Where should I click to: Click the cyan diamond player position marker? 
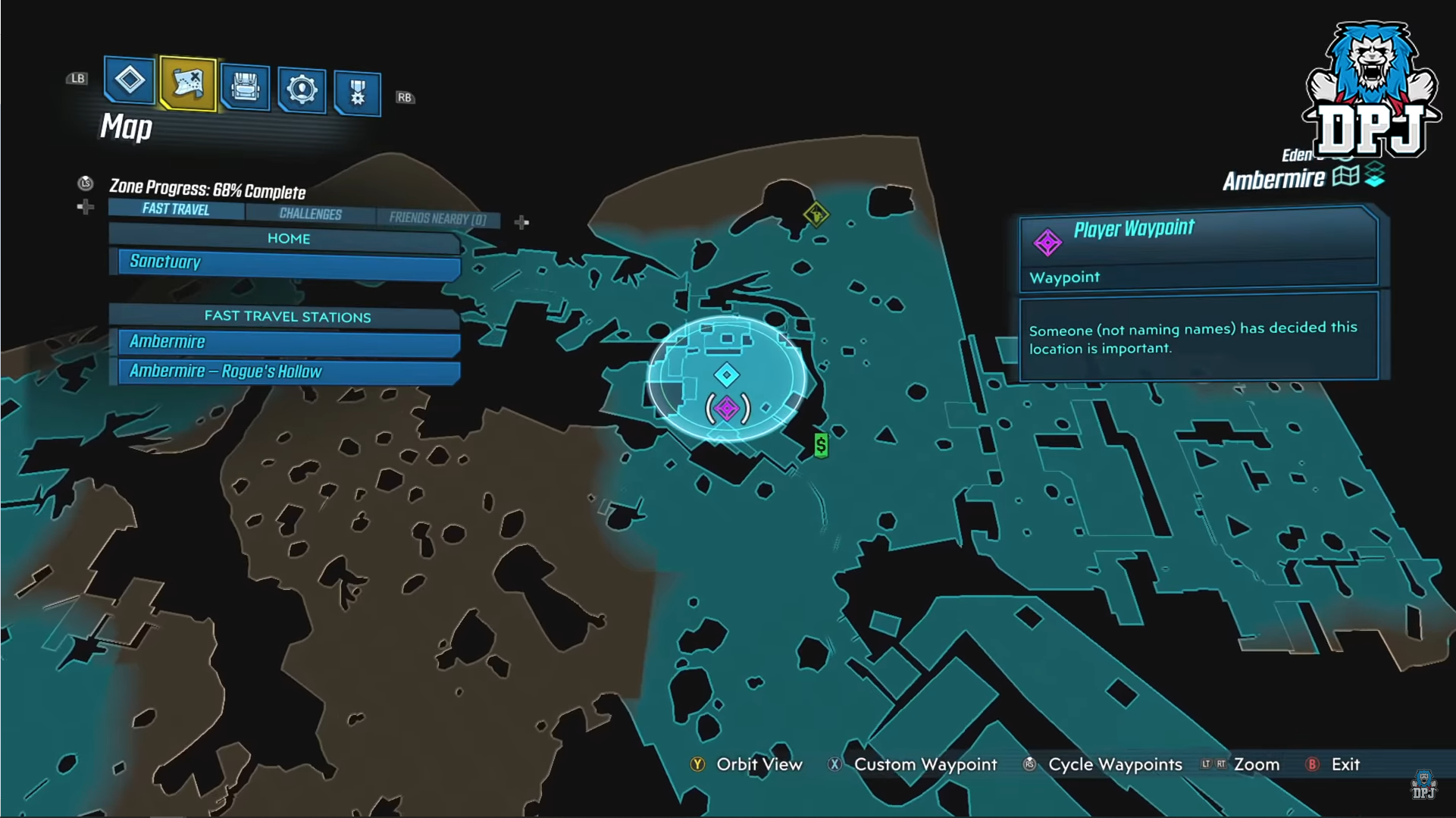727,375
